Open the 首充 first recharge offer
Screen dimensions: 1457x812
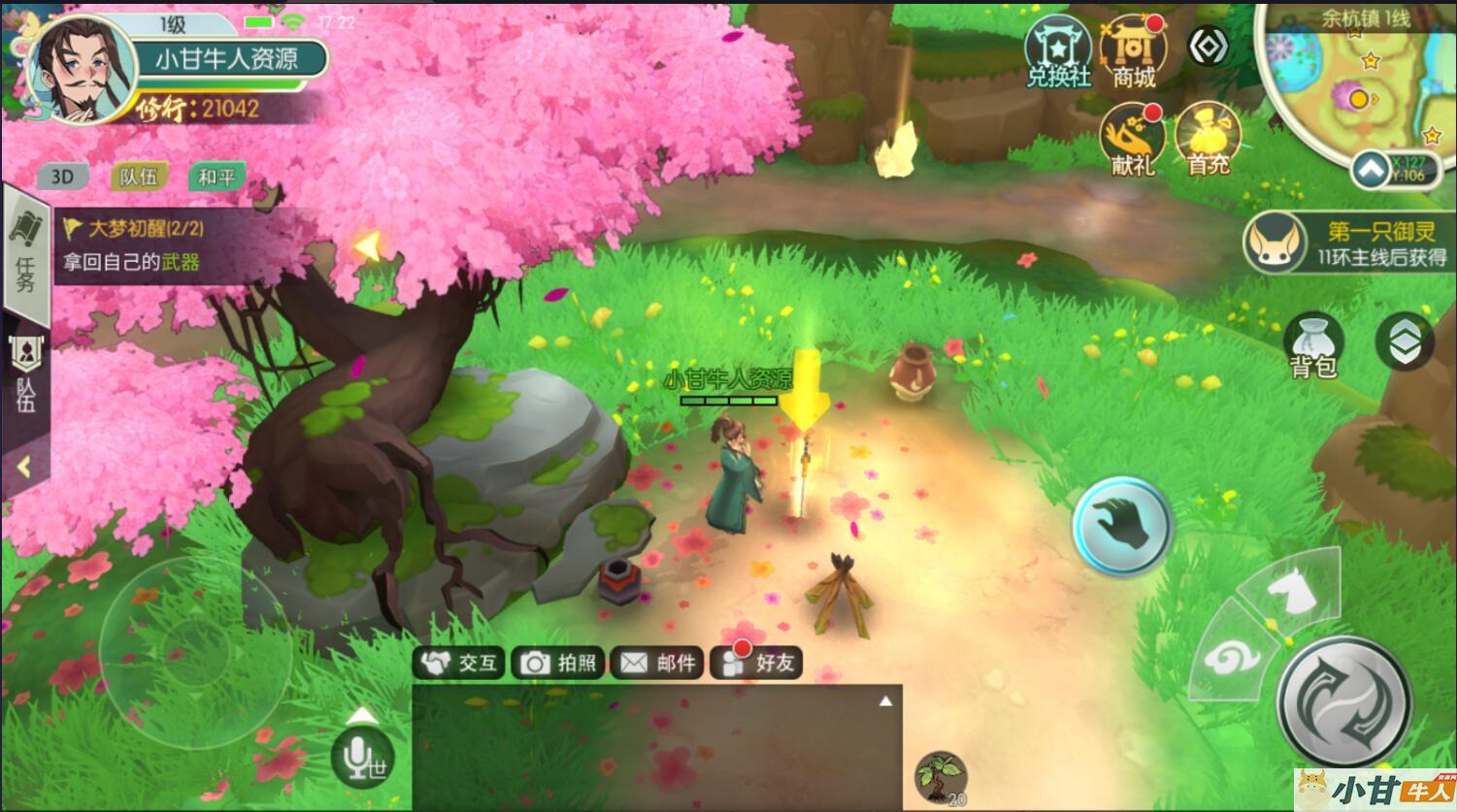click(x=1208, y=139)
